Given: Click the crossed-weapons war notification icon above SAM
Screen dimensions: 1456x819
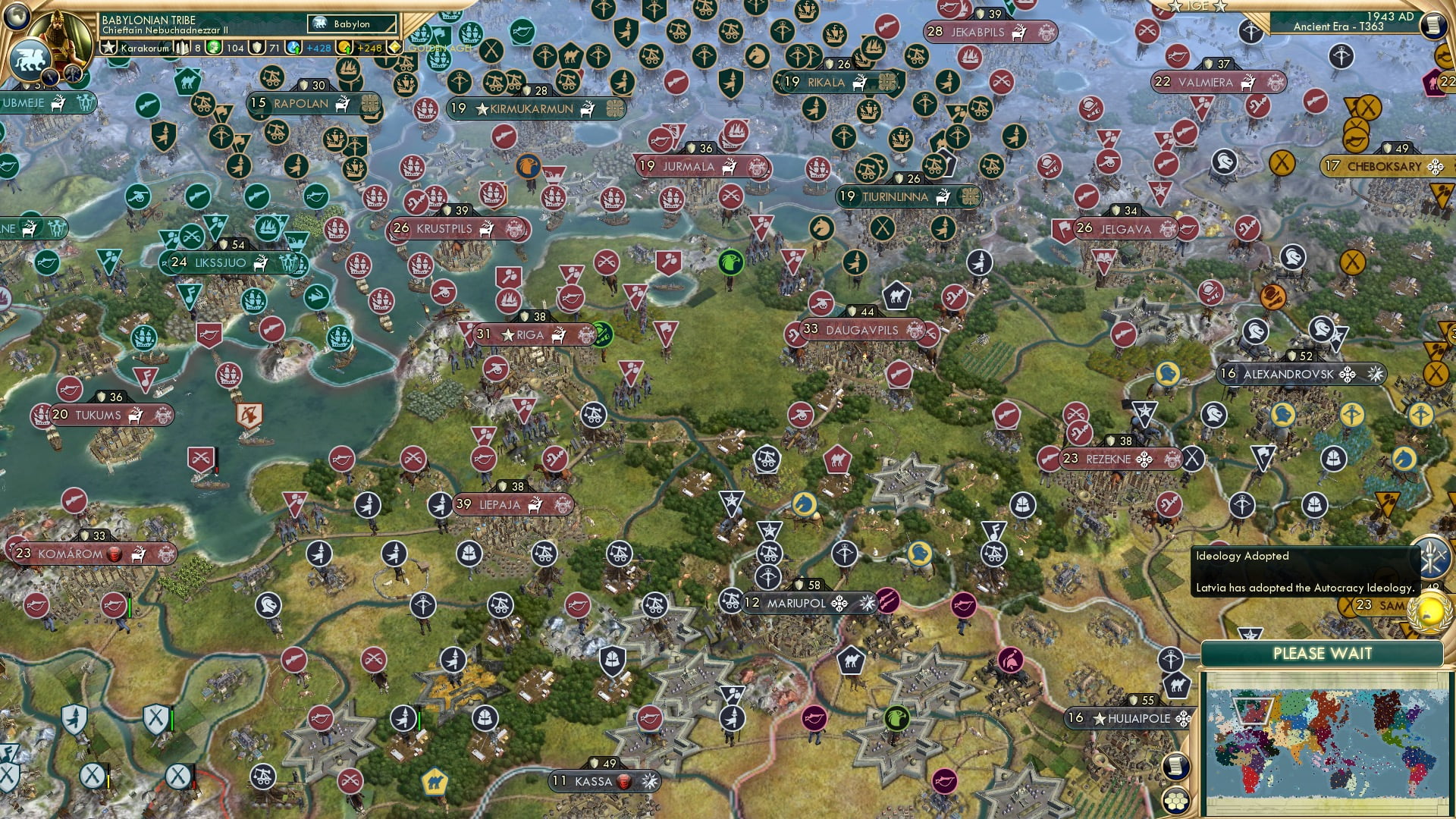Looking at the screenshot, I should click(x=1432, y=557).
